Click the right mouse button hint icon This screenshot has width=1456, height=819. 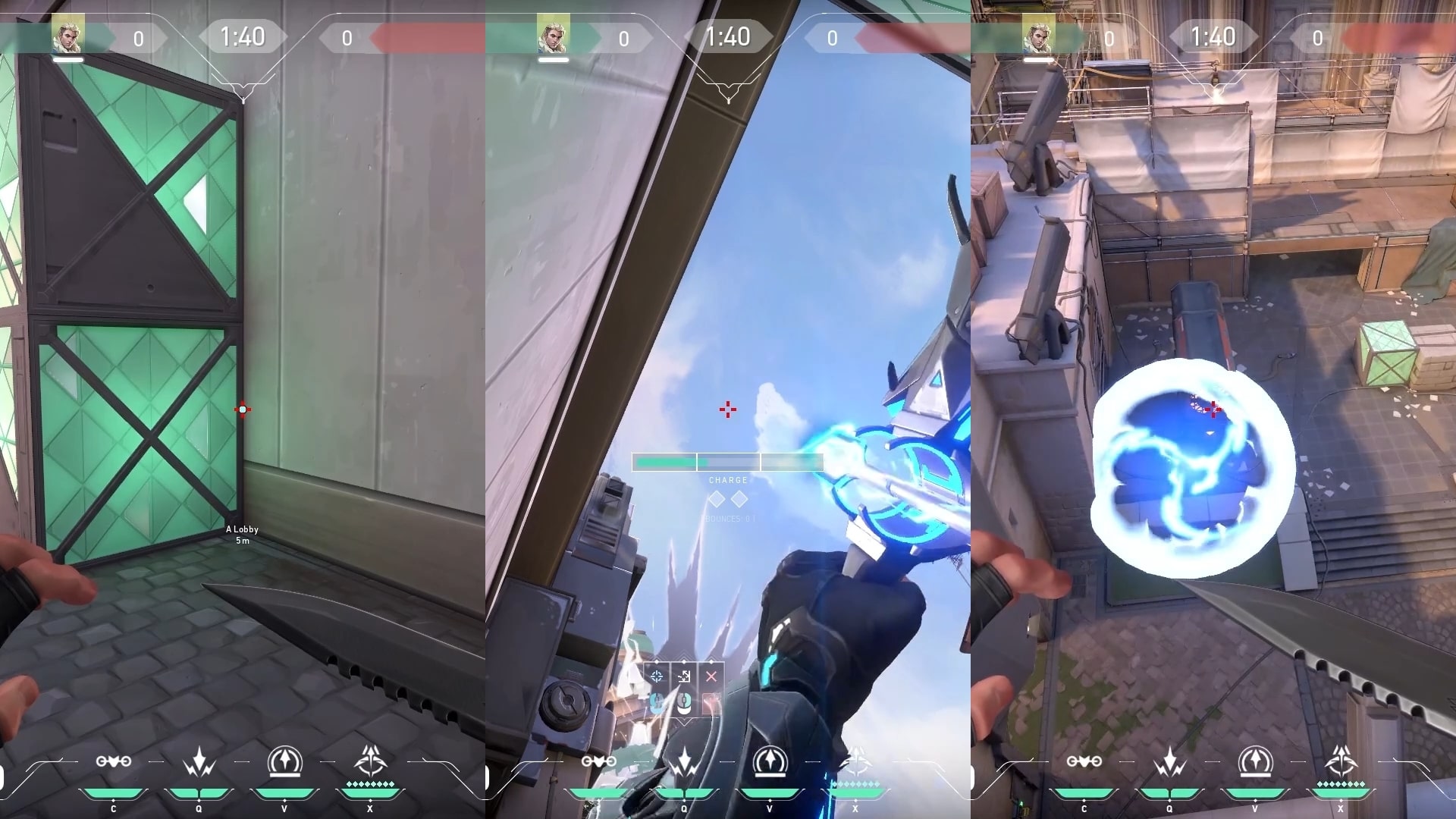[684, 703]
